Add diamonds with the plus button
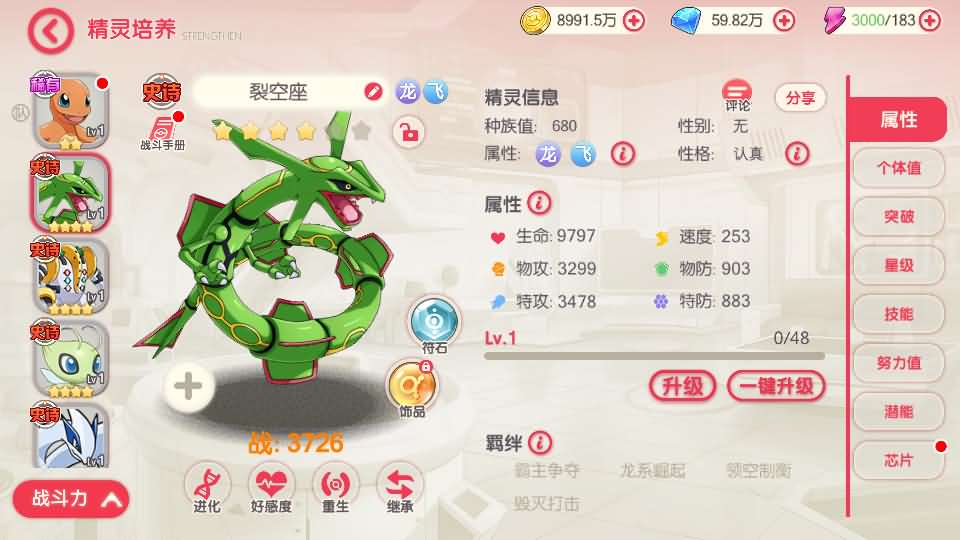 [784, 20]
